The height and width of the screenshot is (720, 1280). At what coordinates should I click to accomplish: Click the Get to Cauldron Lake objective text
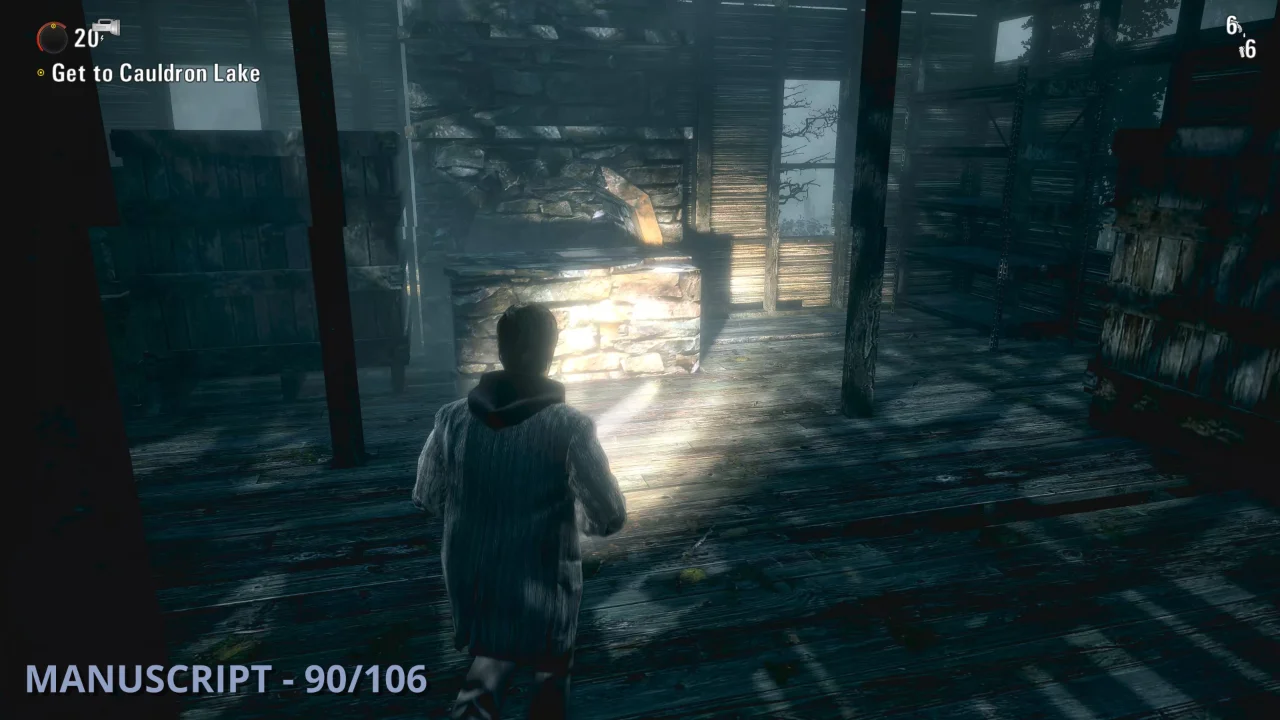(x=155, y=73)
